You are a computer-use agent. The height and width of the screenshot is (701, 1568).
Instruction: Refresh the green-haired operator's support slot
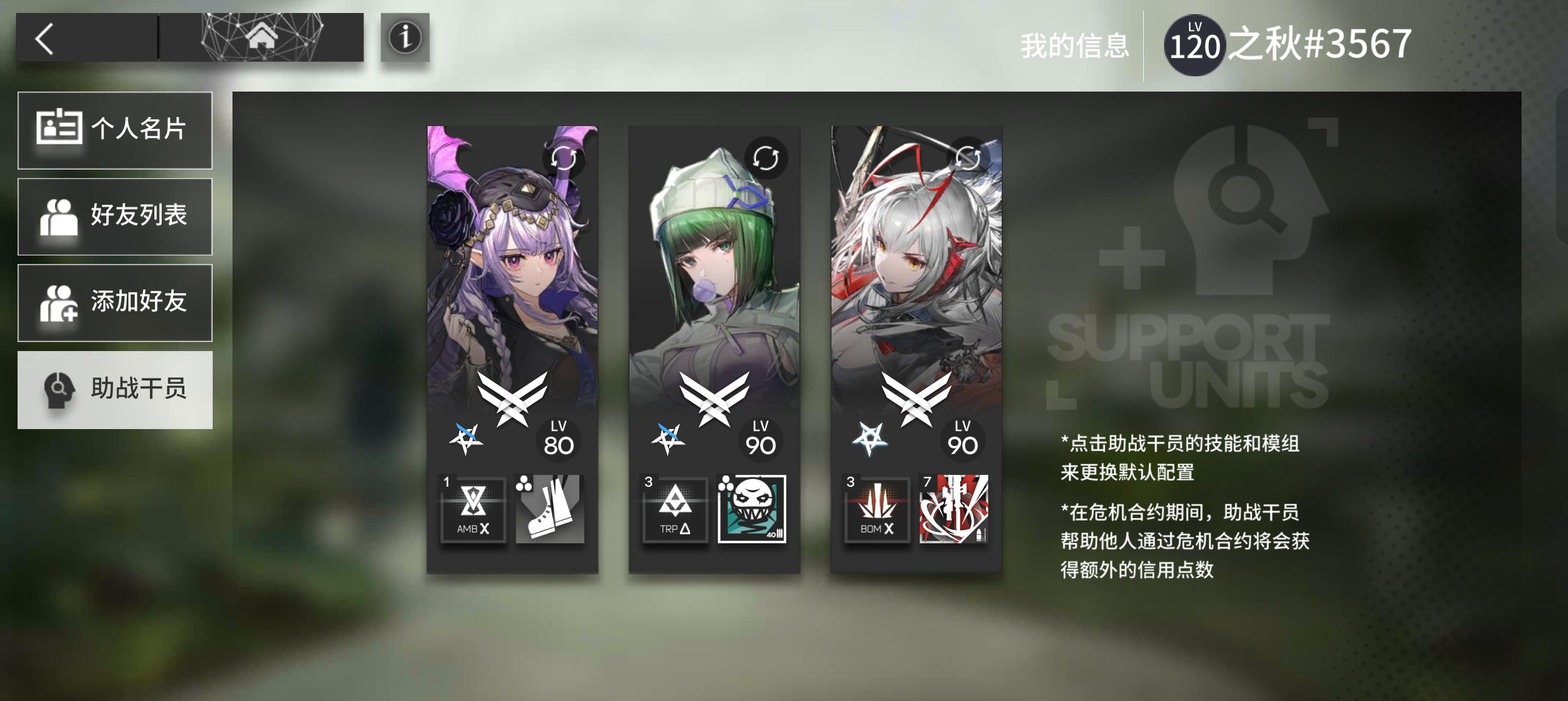[765, 159]
